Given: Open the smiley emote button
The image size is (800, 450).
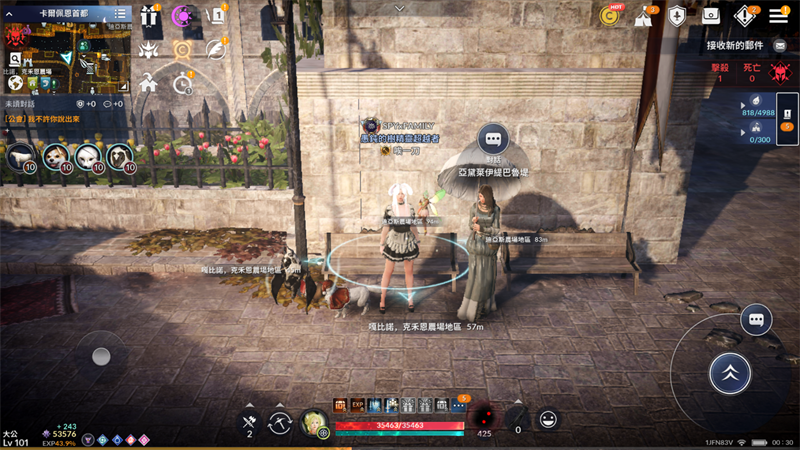Looking at the screenshot, I should click(548, 420).
